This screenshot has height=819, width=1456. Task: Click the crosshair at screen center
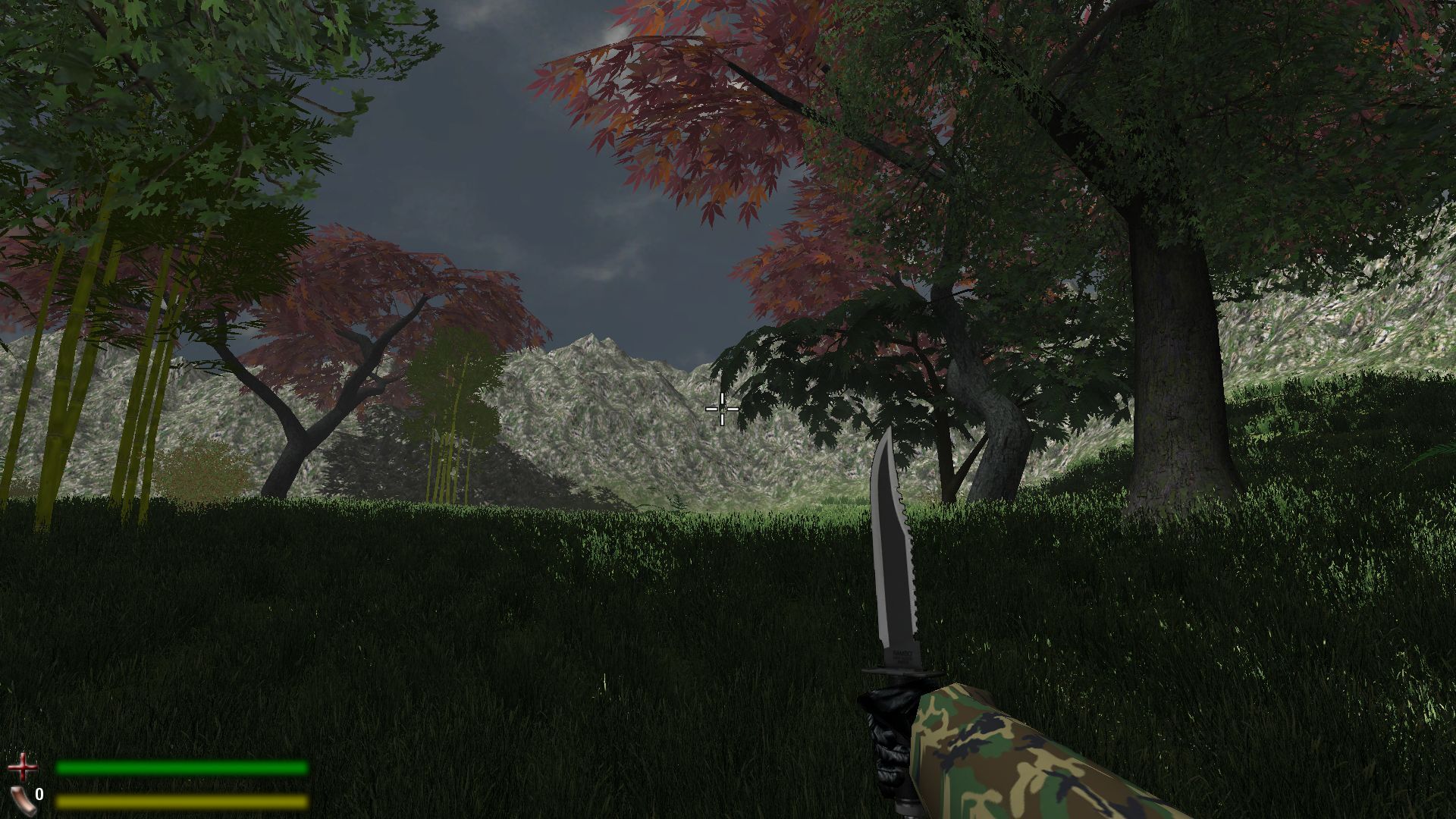(x=721, y=409)
